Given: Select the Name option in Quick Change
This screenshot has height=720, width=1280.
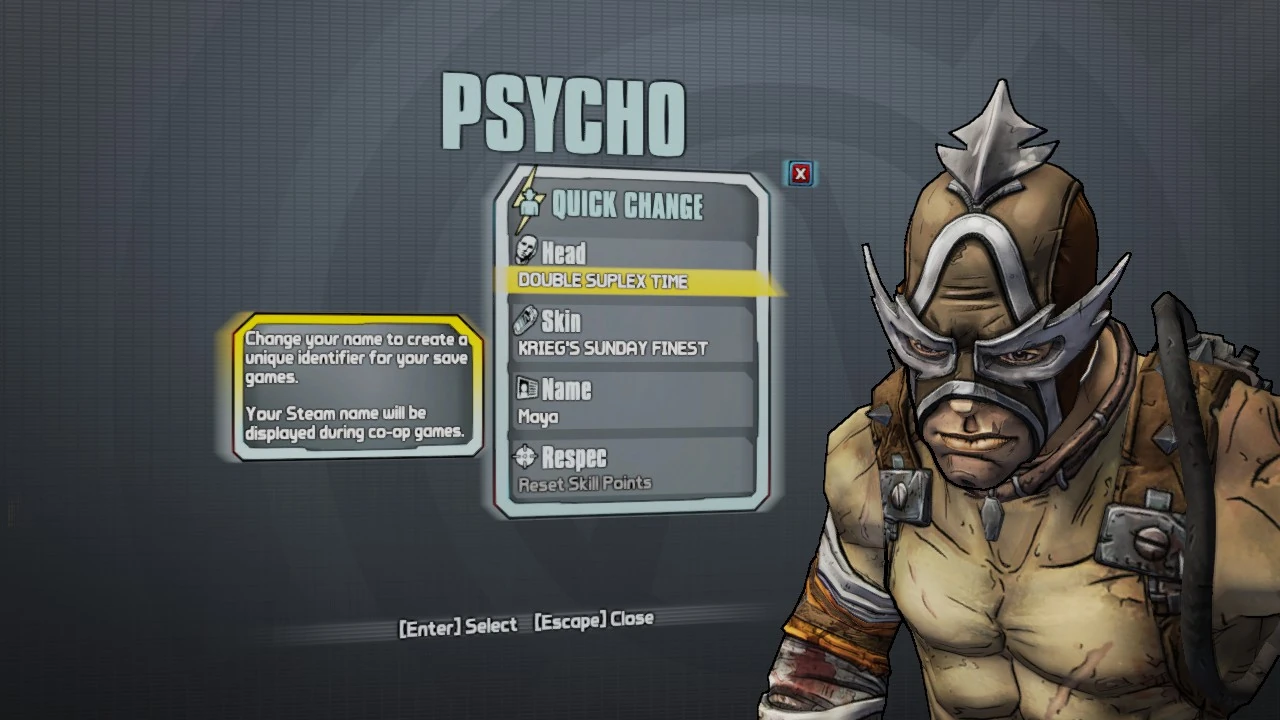Looking at the screenshot, I should point(566,389).
